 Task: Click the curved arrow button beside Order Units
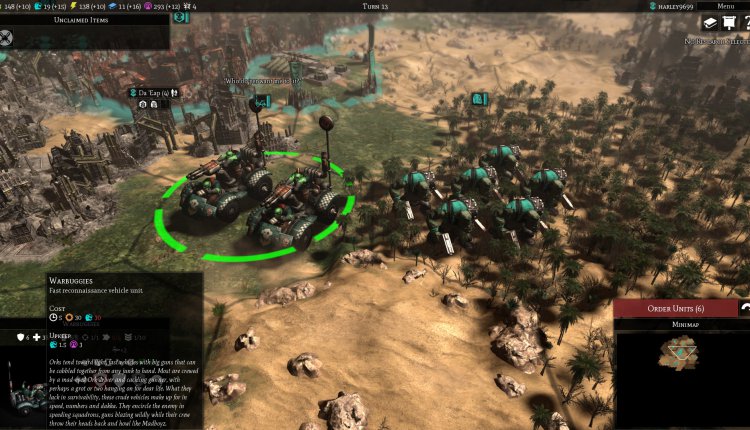pos(743,307)
